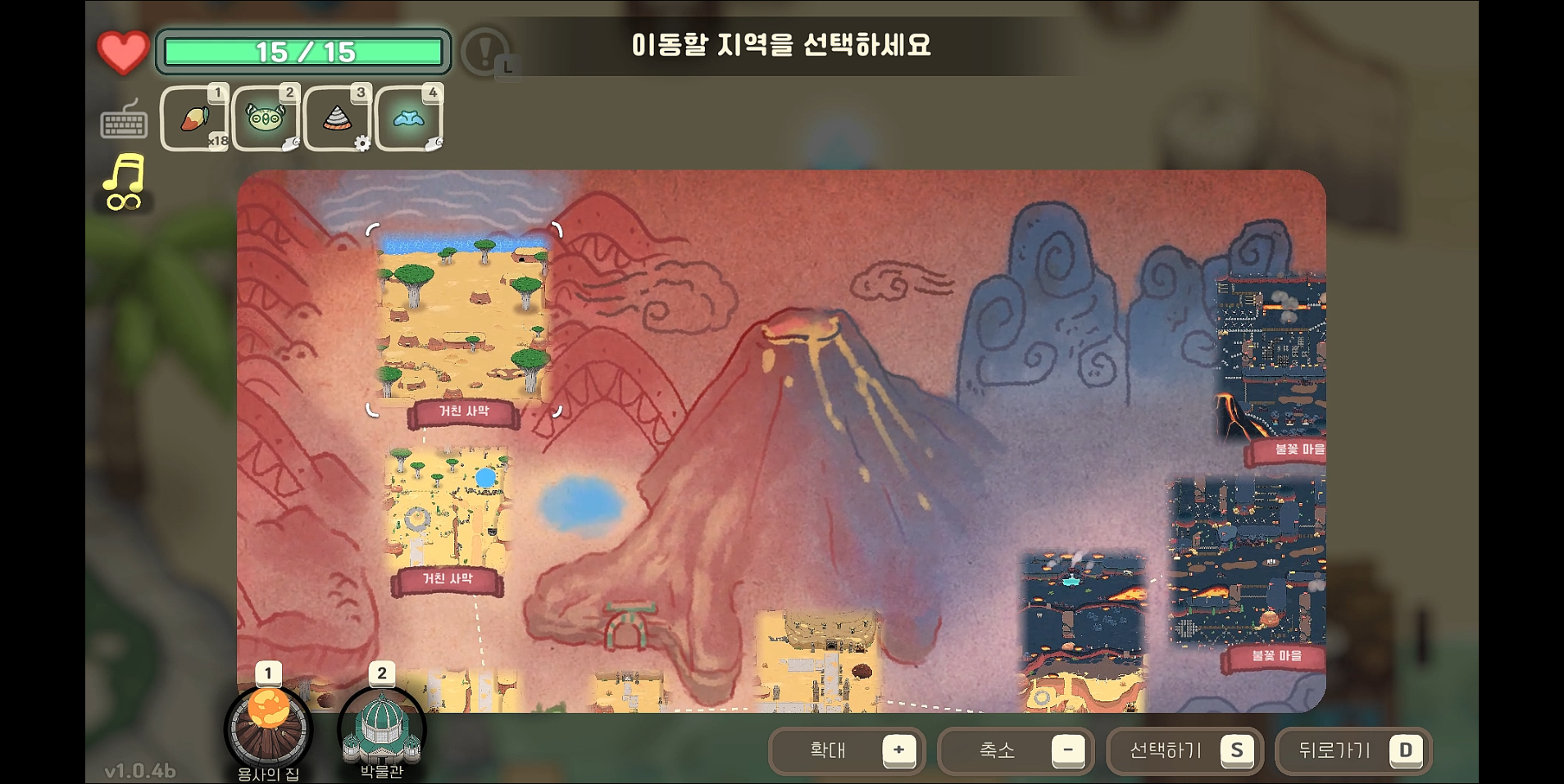
Task: Click the heart health icon
Action: coord(121,51)
